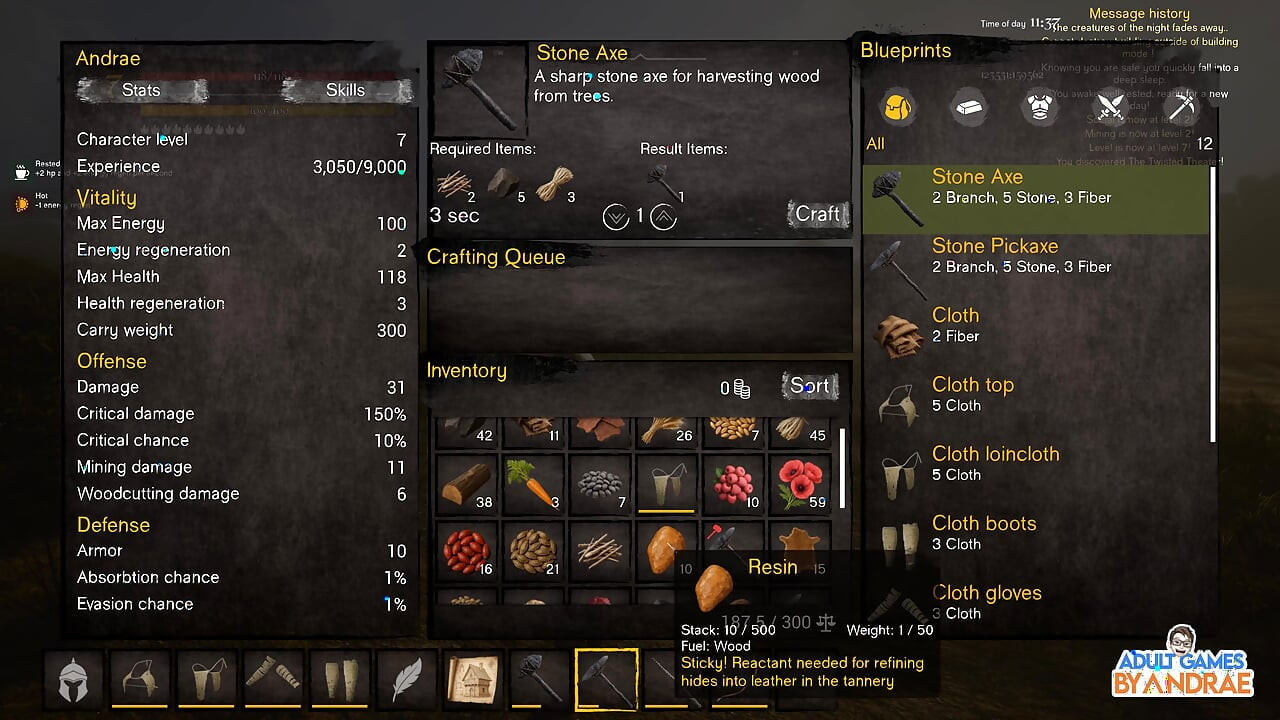Sort the inventory
1280x720 pixels.
809,386
